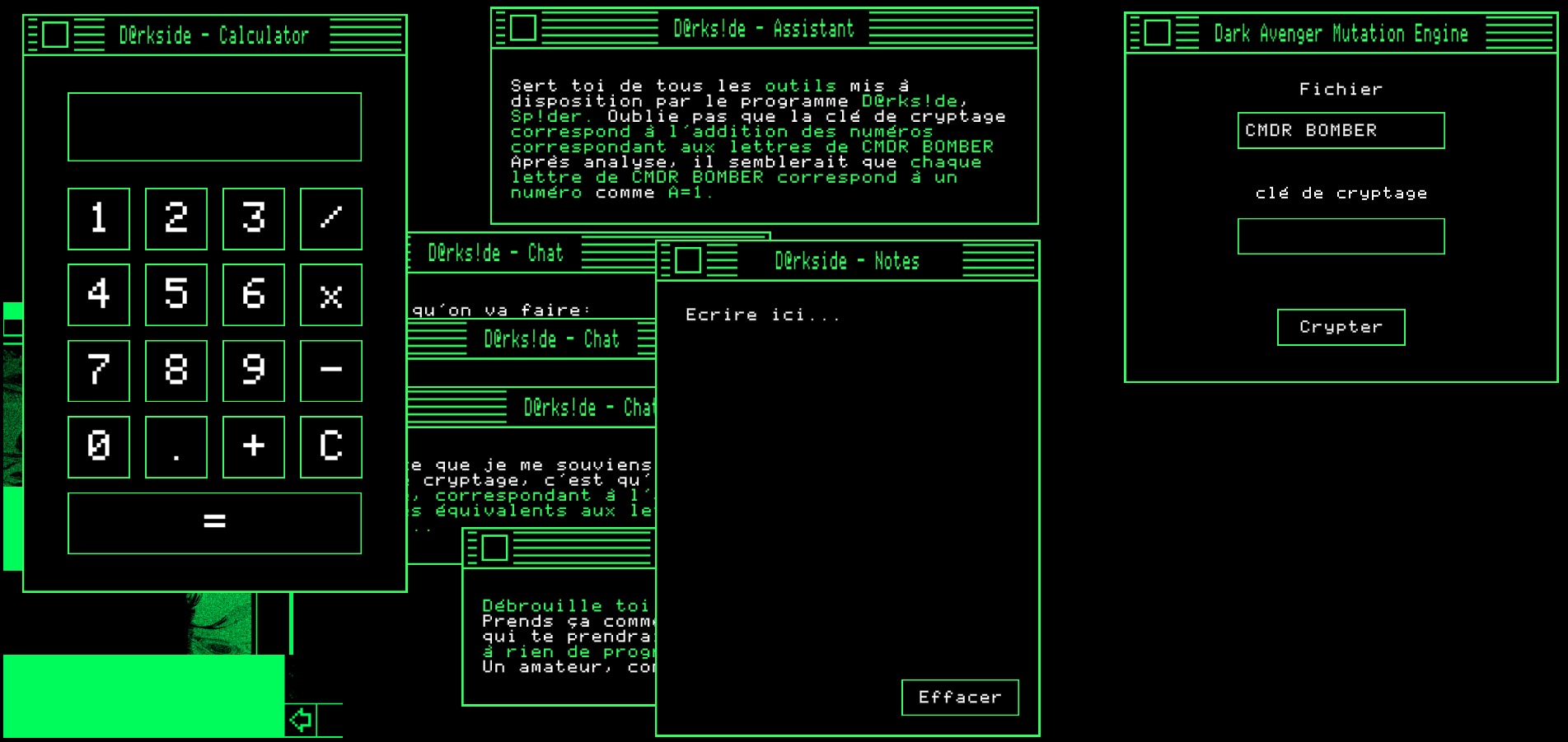Erase notes with the Effacer button
This screenshot has height=742, width=1568.
960,698
